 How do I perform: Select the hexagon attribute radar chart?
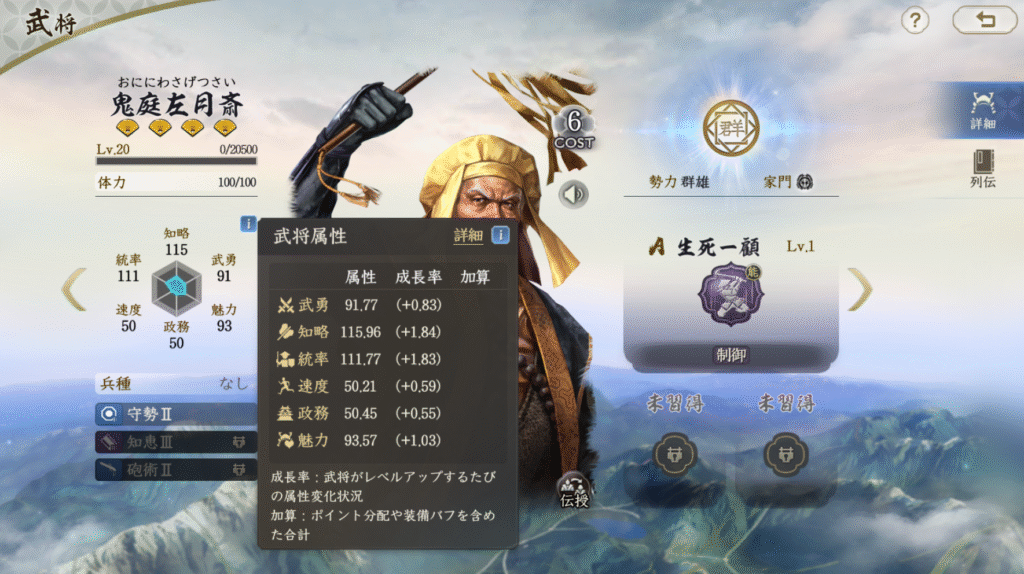[176, 288]
